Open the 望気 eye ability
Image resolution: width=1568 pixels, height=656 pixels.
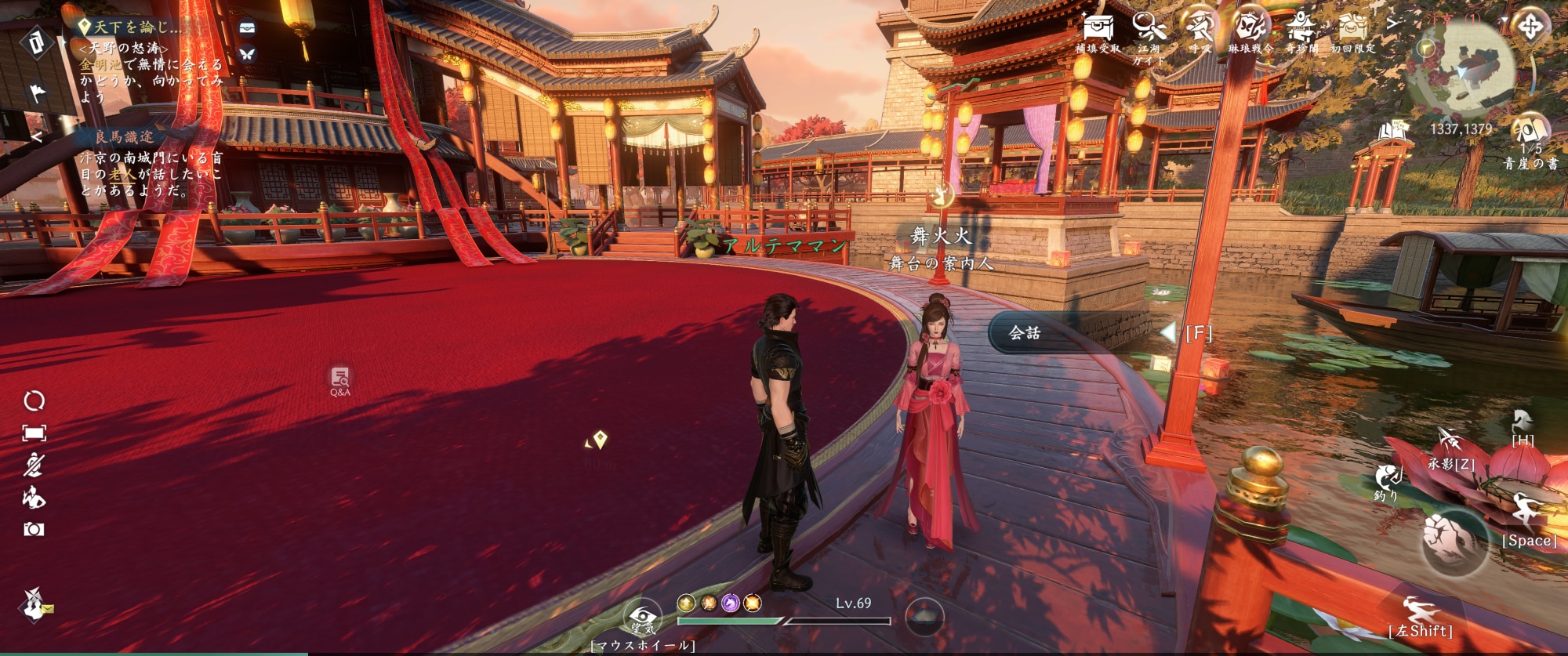pos(642,617)
